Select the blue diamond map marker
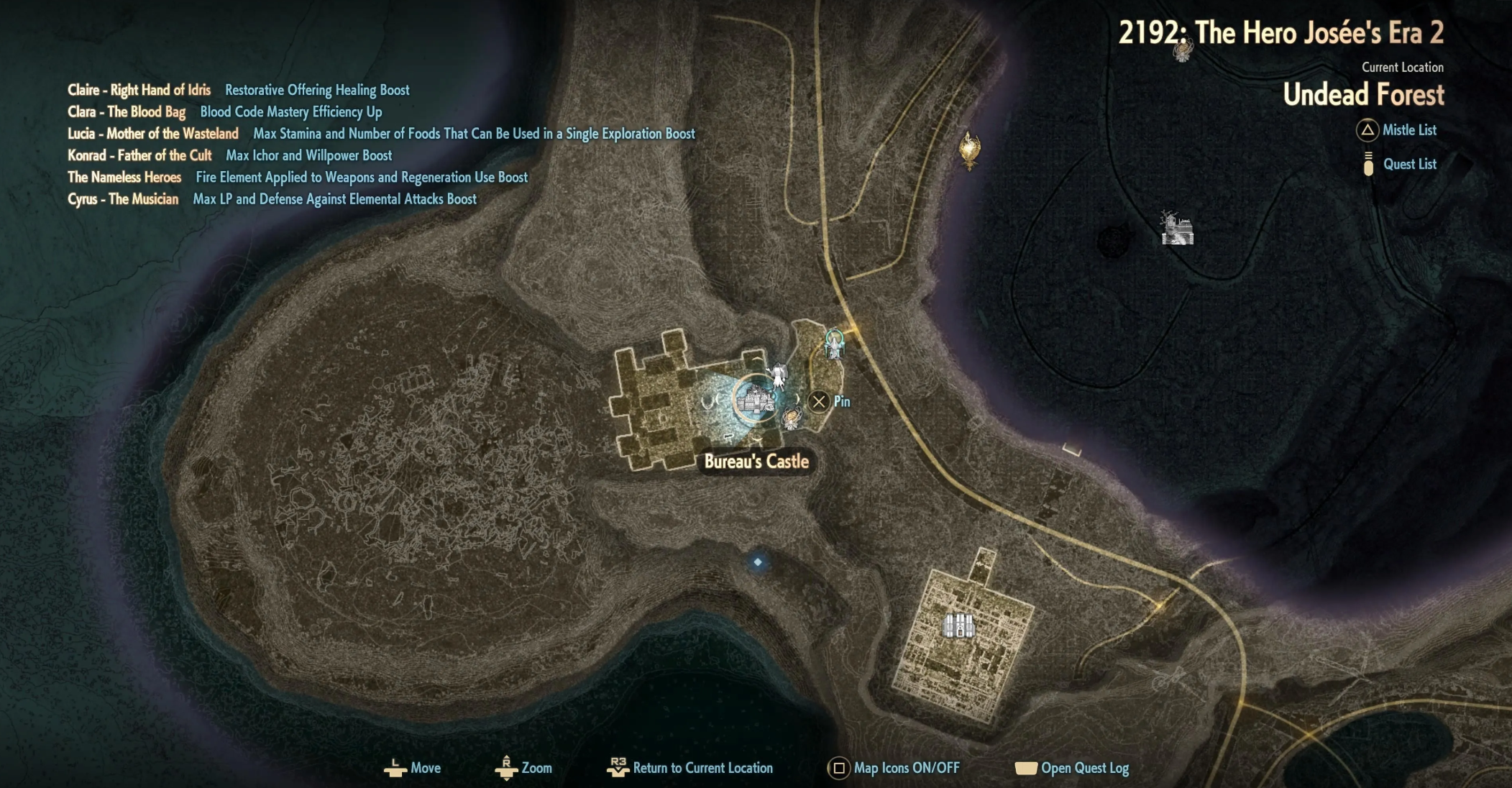The height and width of the screenshot is (788, 1512). pos(757,562)
